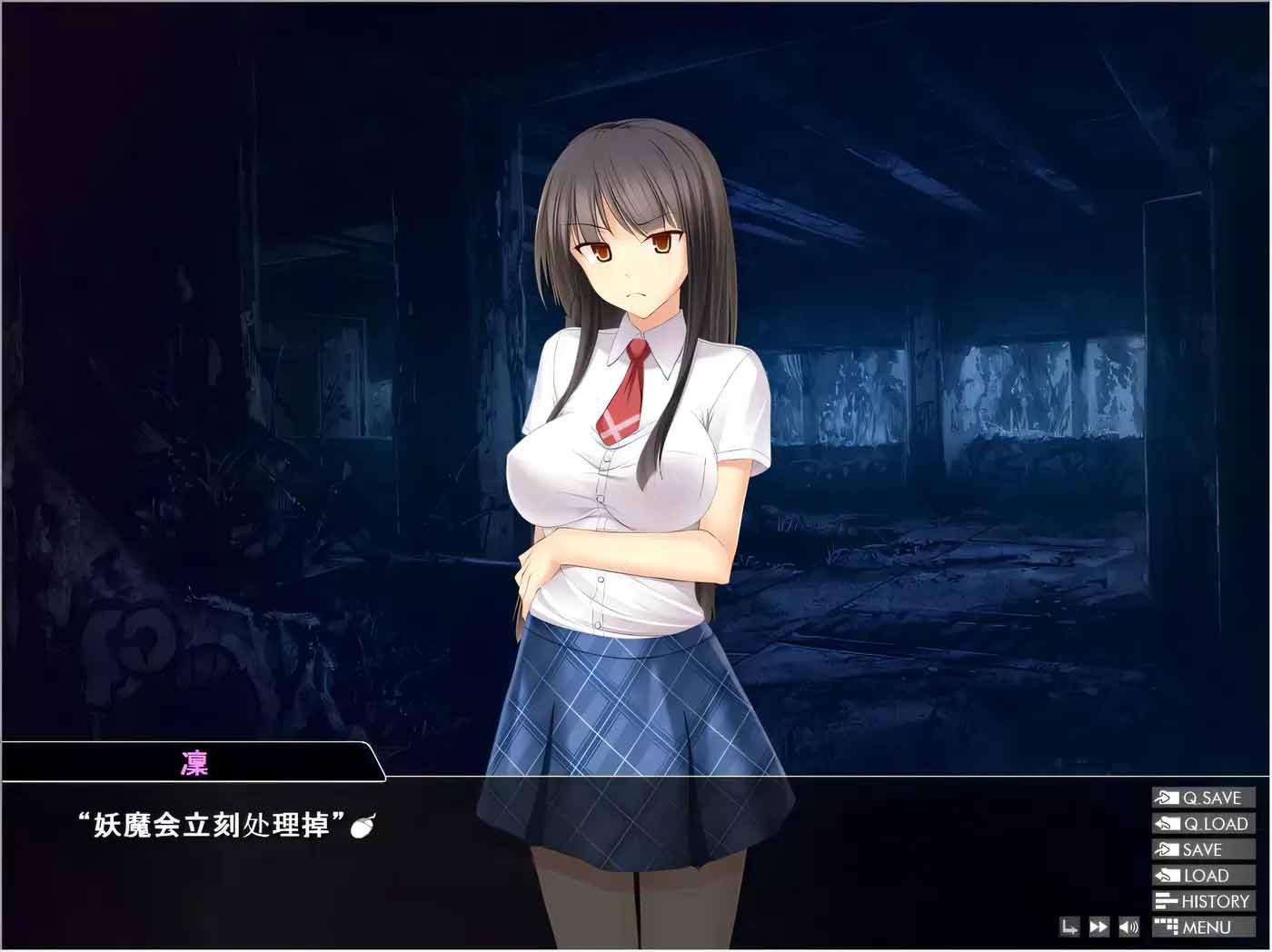Click the MENU grid icon

click(1167, 927)
